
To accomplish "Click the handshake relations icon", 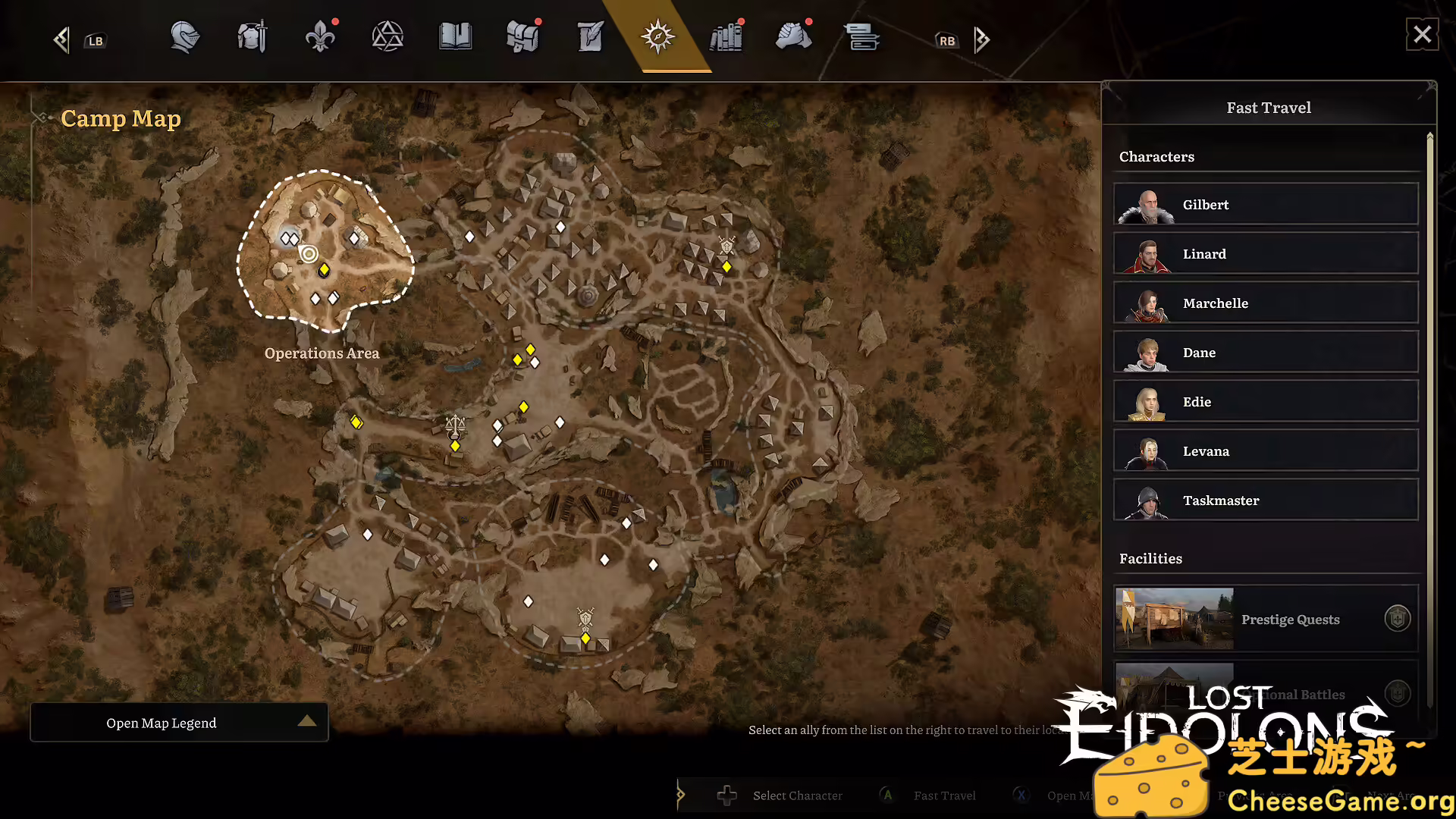I will pos(794,36).
